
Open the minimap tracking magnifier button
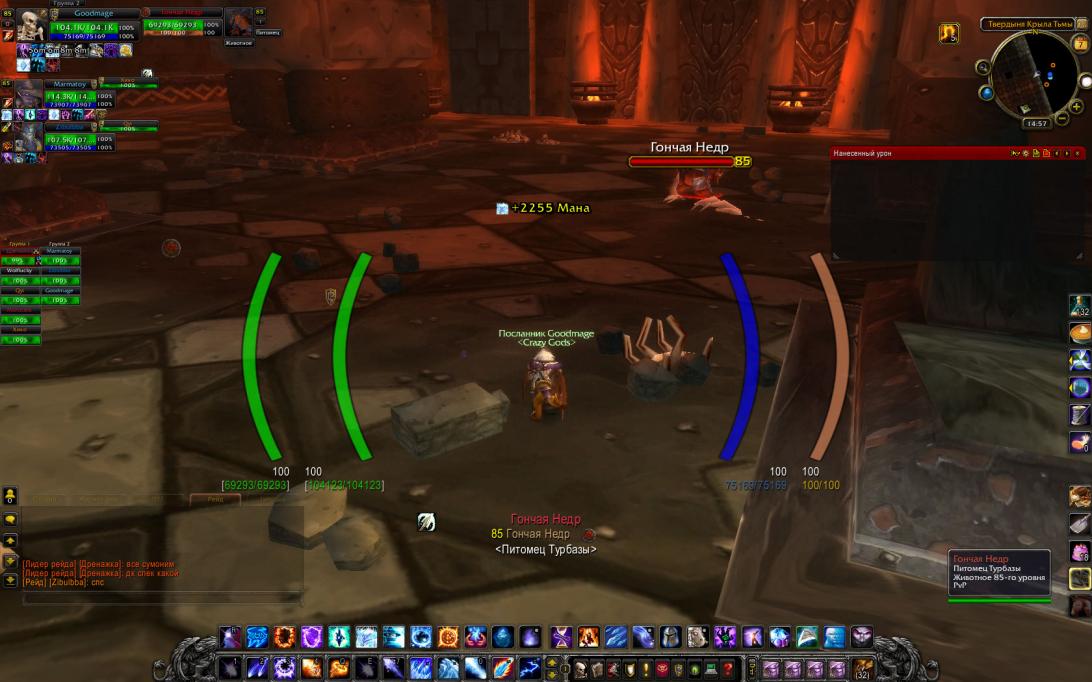click(x=985, y=68)
